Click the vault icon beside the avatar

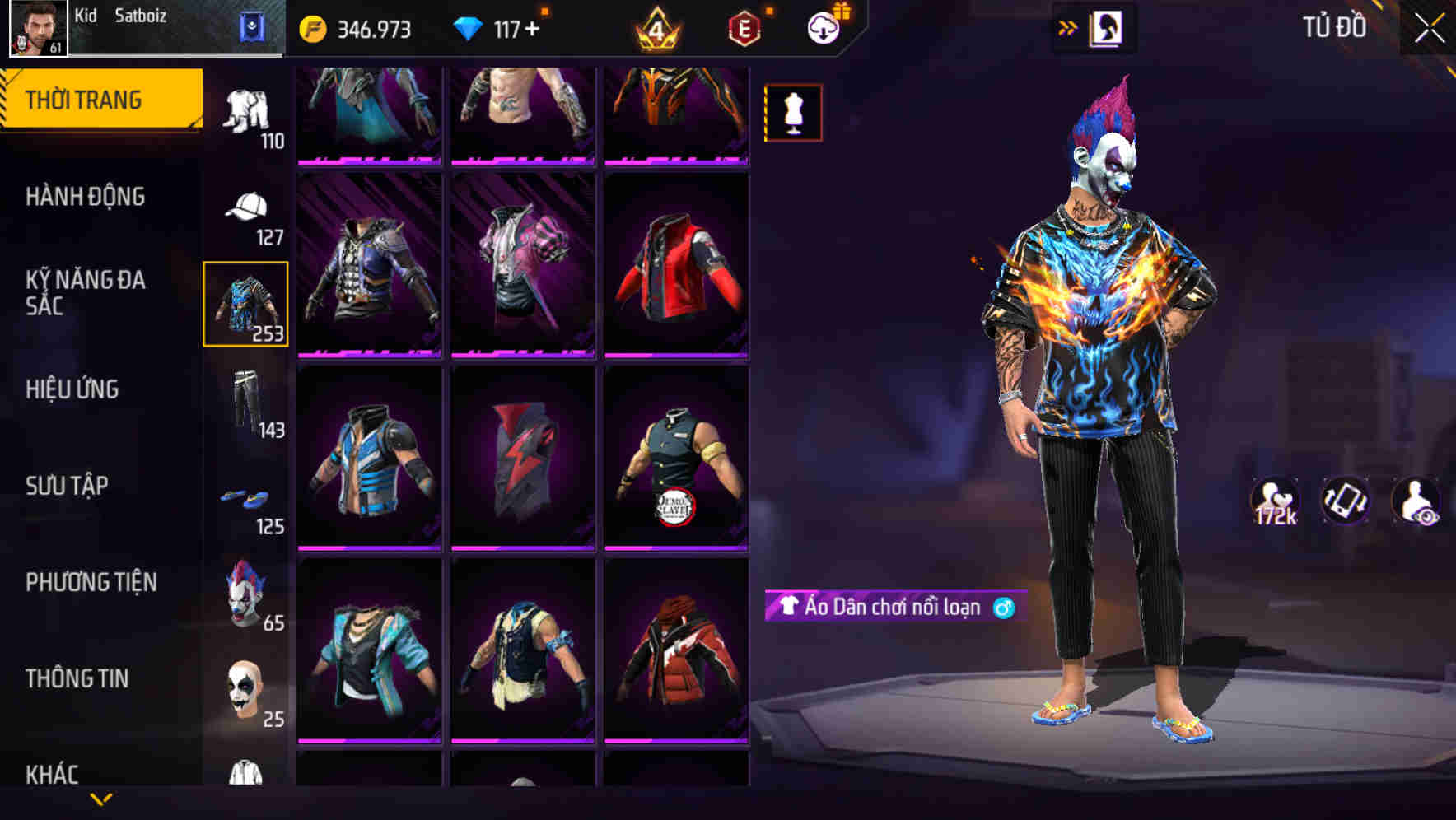[x=253, y=26]
